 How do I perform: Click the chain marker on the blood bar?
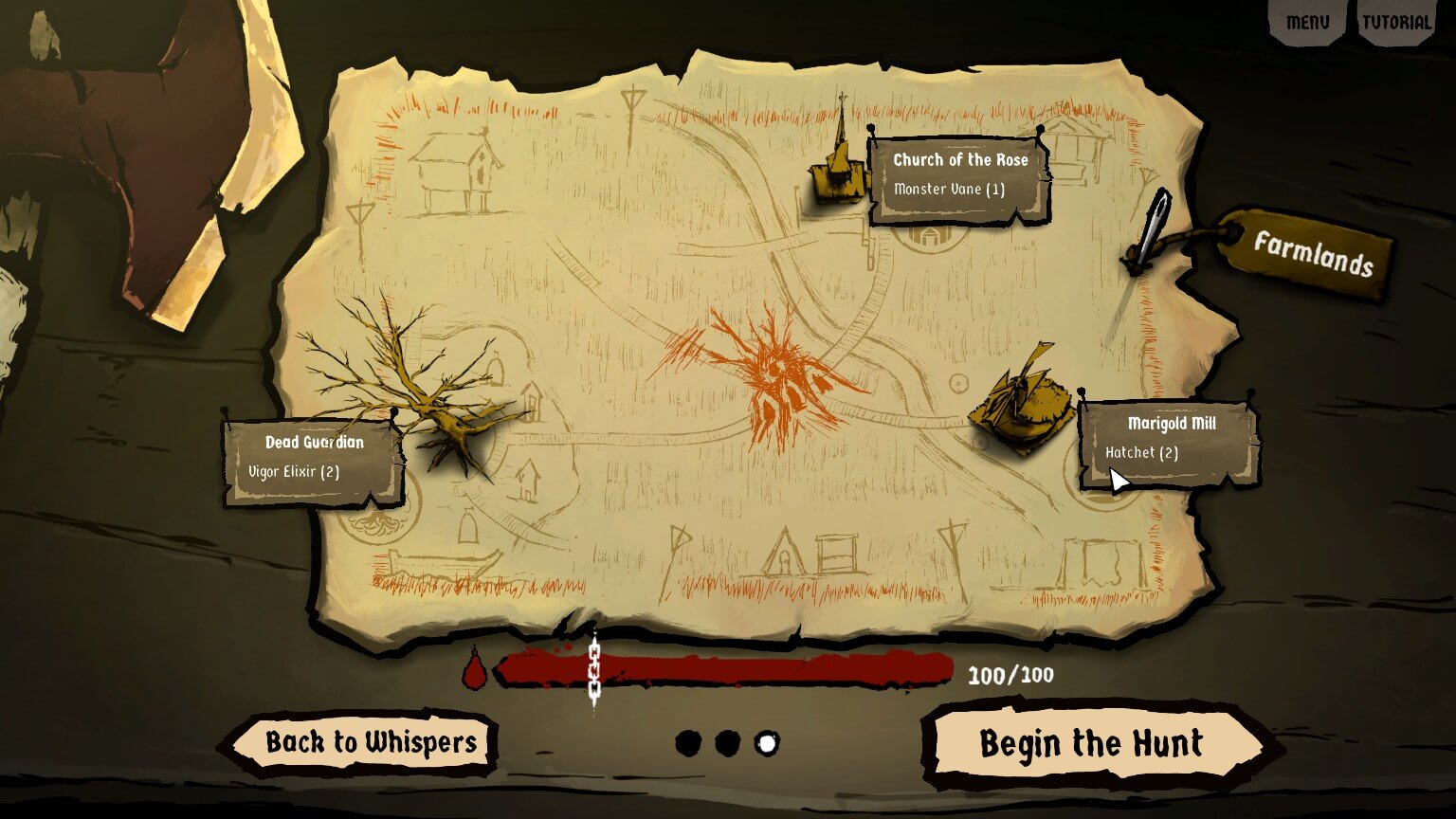click(595, 670)
